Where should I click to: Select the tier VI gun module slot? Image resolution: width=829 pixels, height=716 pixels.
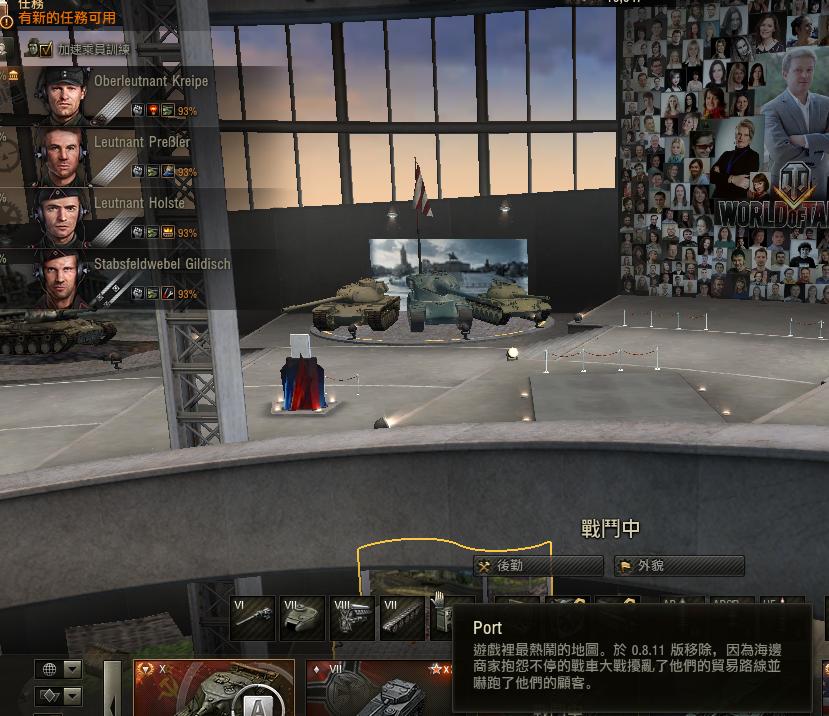[253, 618]
